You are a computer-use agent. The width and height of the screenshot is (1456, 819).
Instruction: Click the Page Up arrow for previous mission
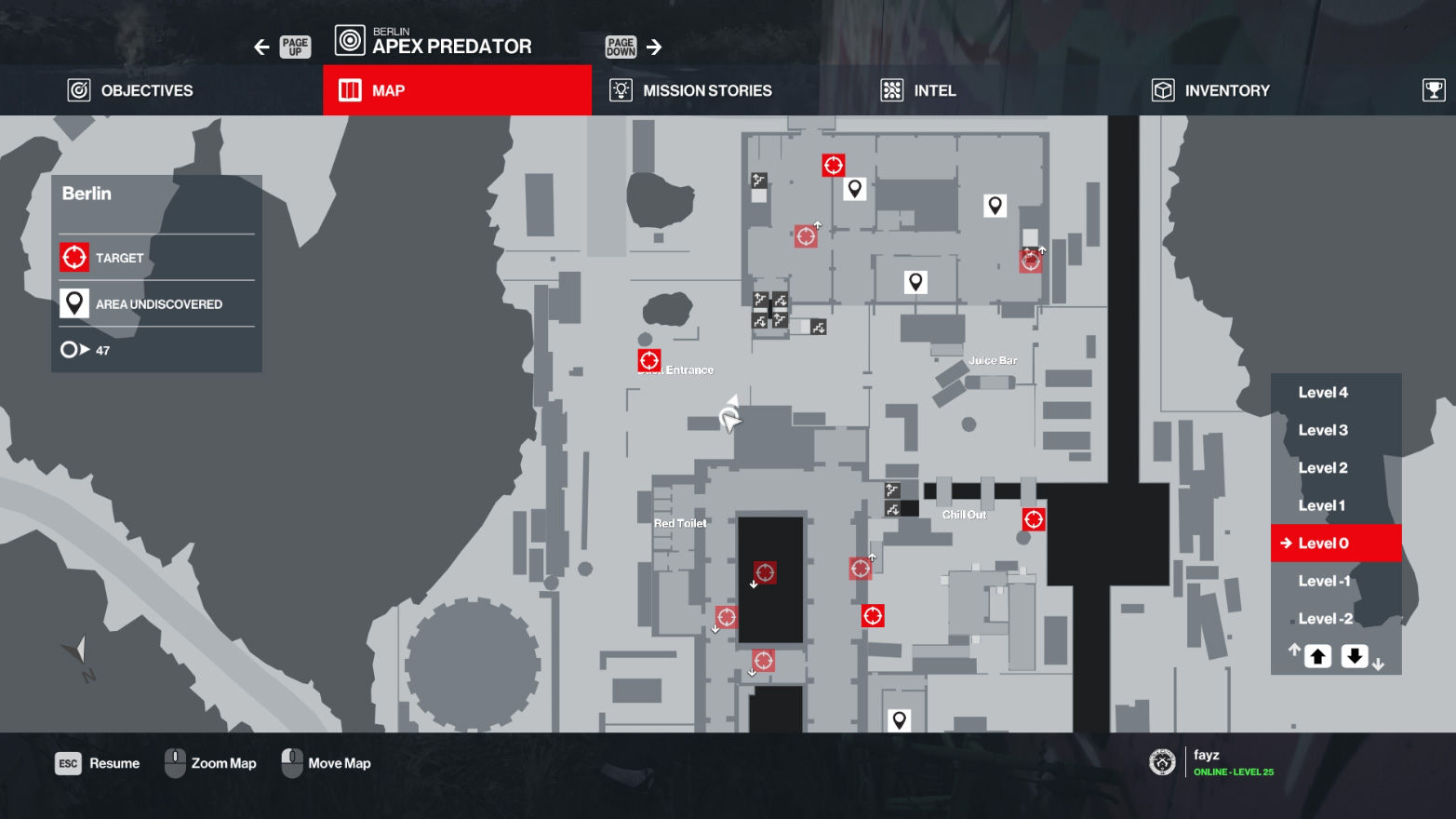click(x=261, y=46)
